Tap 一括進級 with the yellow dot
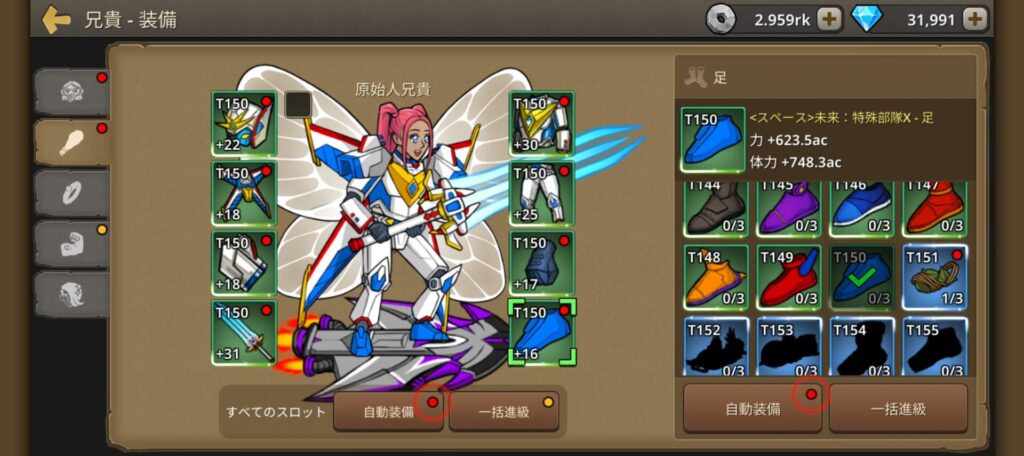Screen dimensions: 1024x456 [x=503, y=411]
